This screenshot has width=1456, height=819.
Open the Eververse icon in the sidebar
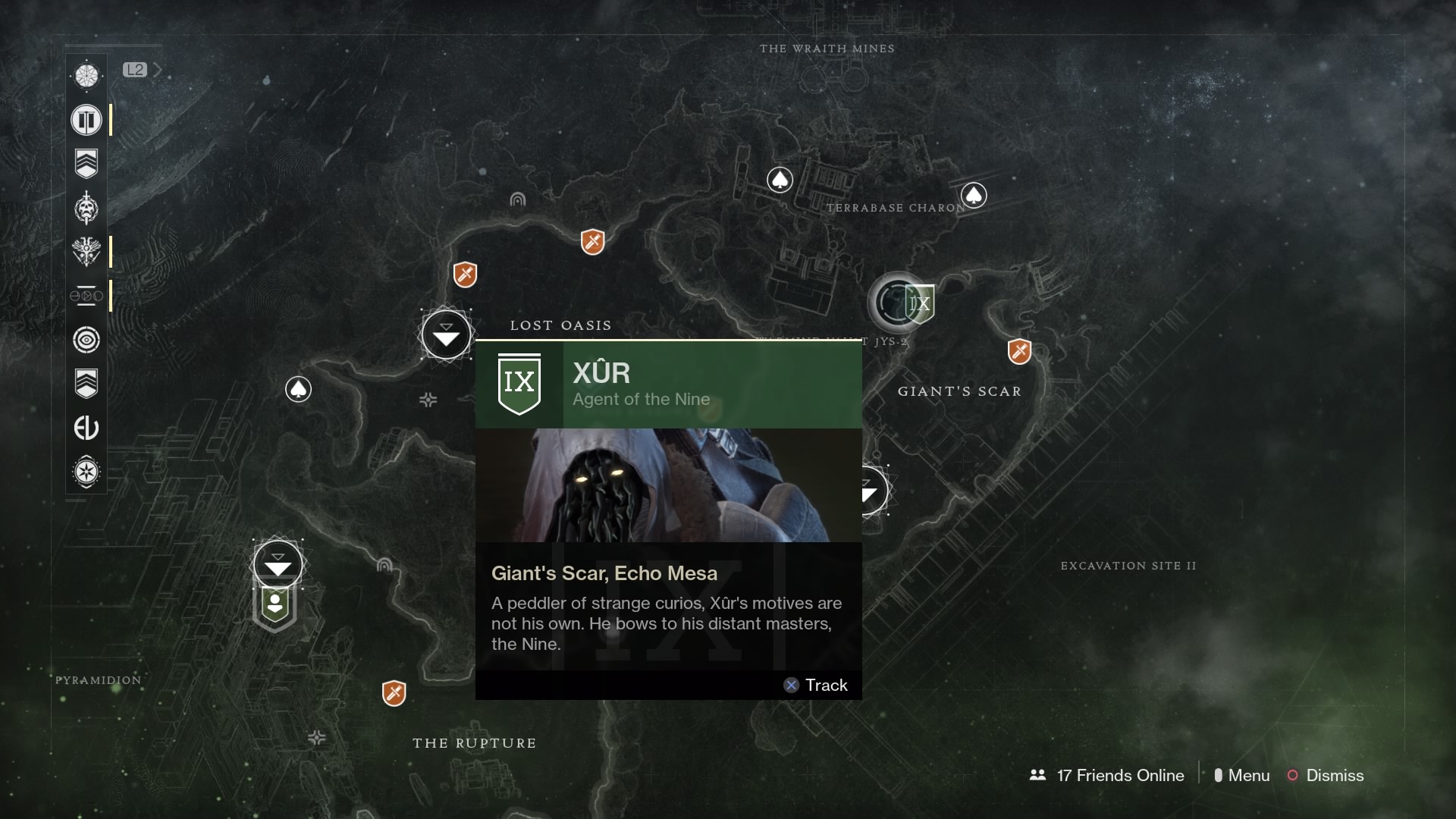[x=86, y=427]
